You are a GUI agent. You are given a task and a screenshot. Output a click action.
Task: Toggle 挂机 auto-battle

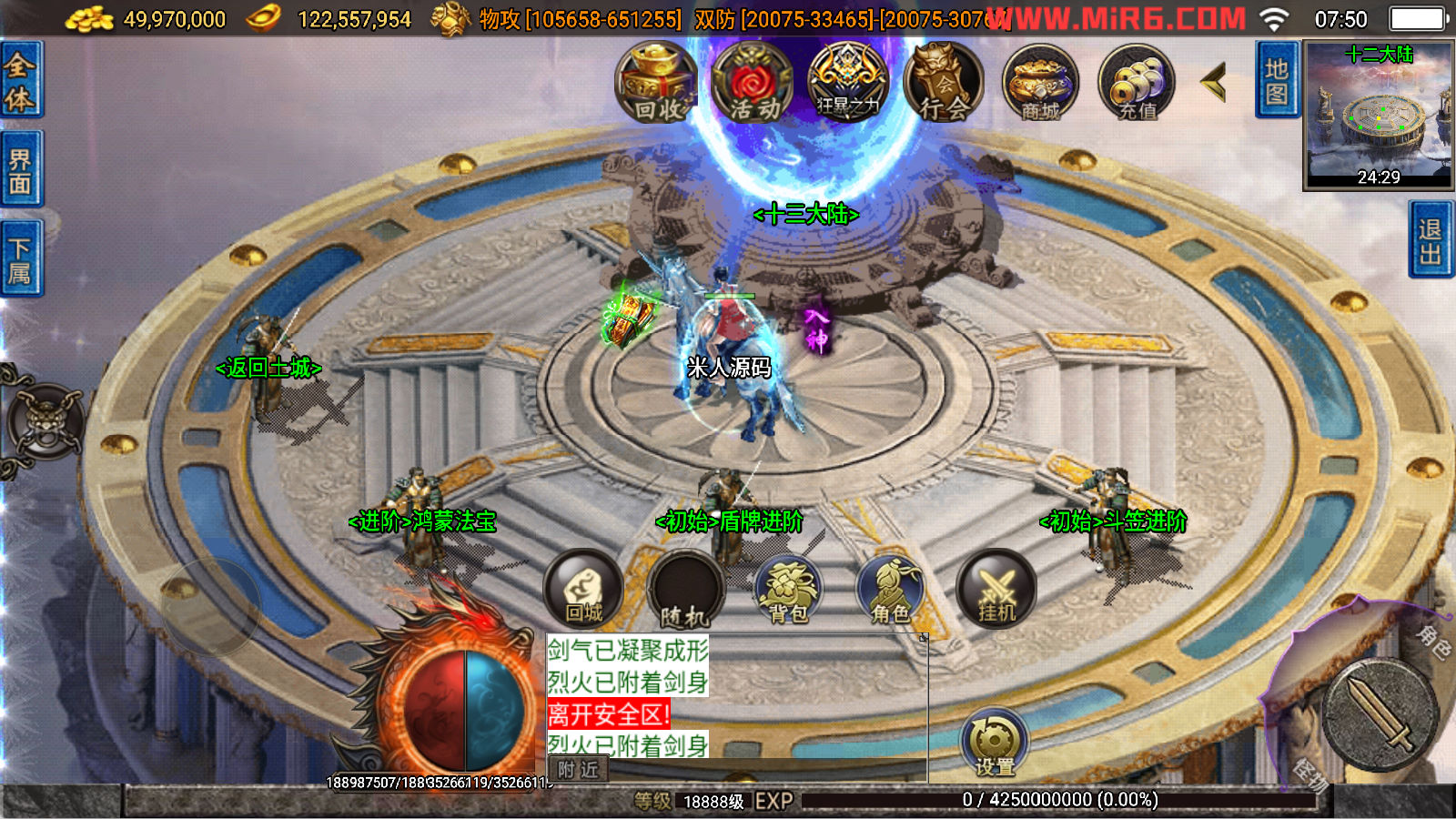click(x=996, y=589)
